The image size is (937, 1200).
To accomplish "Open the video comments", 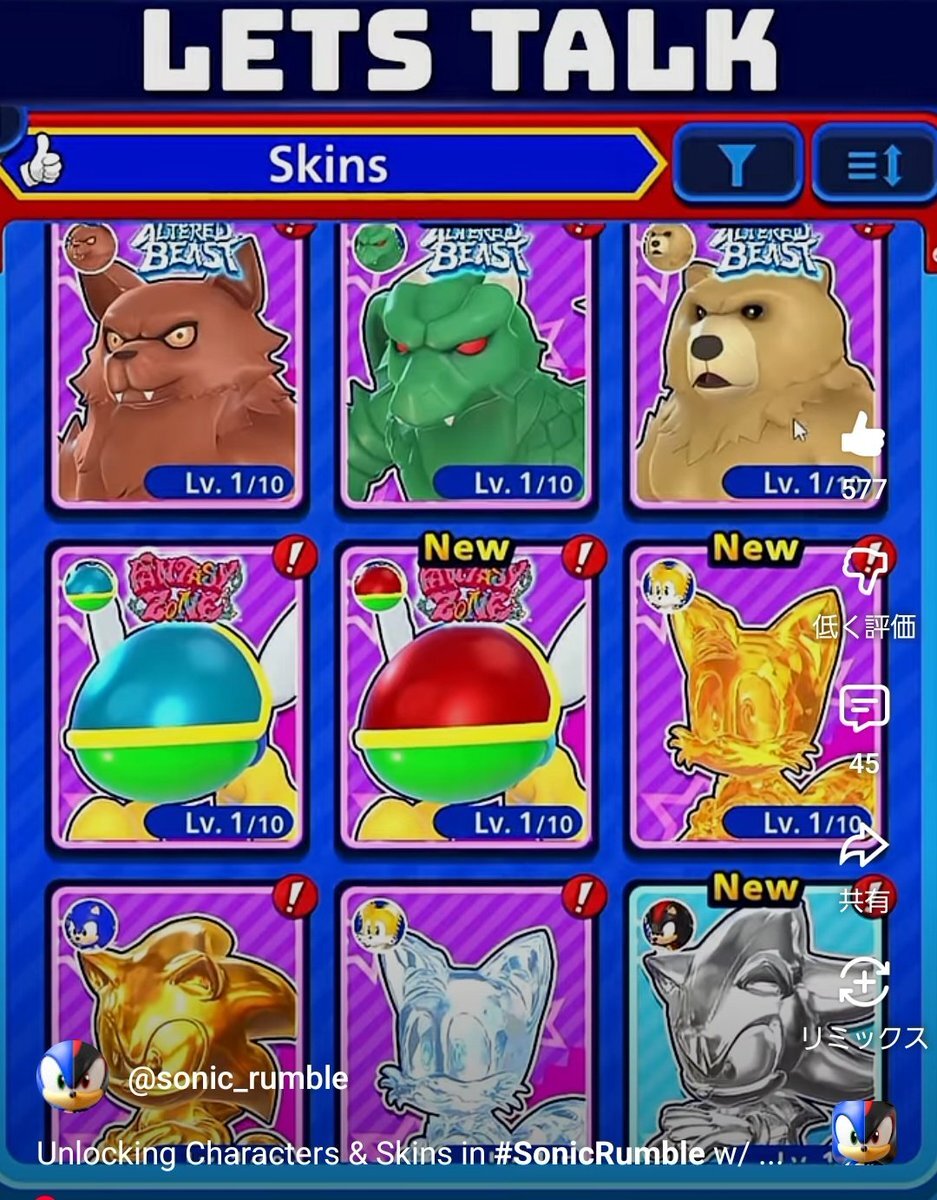I will coord(864,710).
